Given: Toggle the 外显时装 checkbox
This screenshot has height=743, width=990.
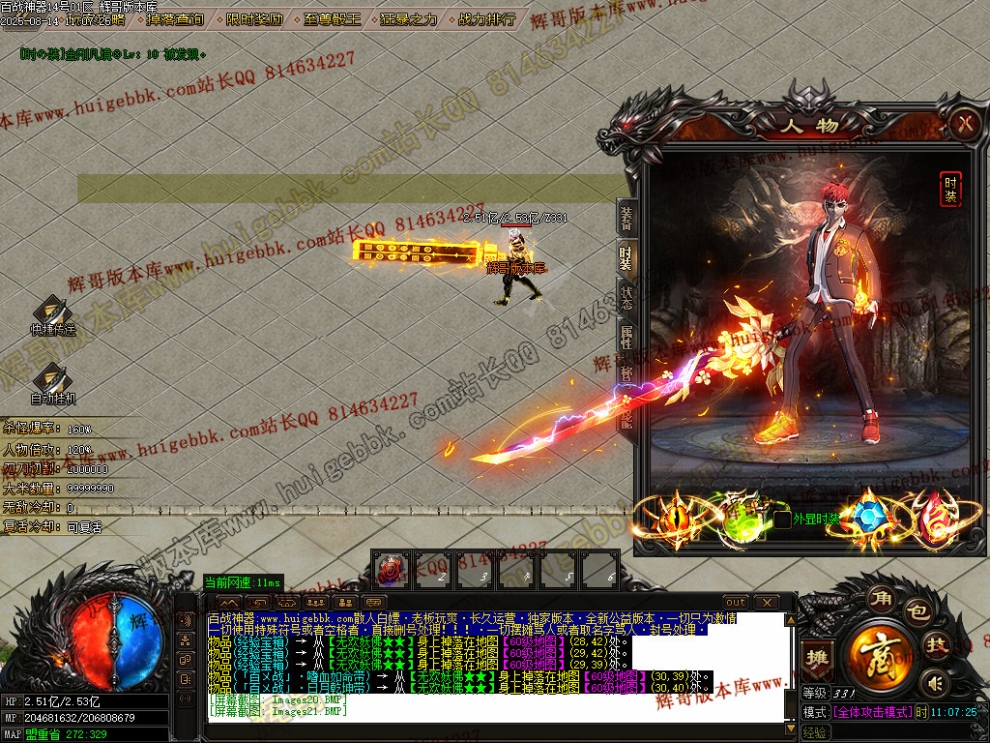Looking at the screenshot, I should coord(782,519).
